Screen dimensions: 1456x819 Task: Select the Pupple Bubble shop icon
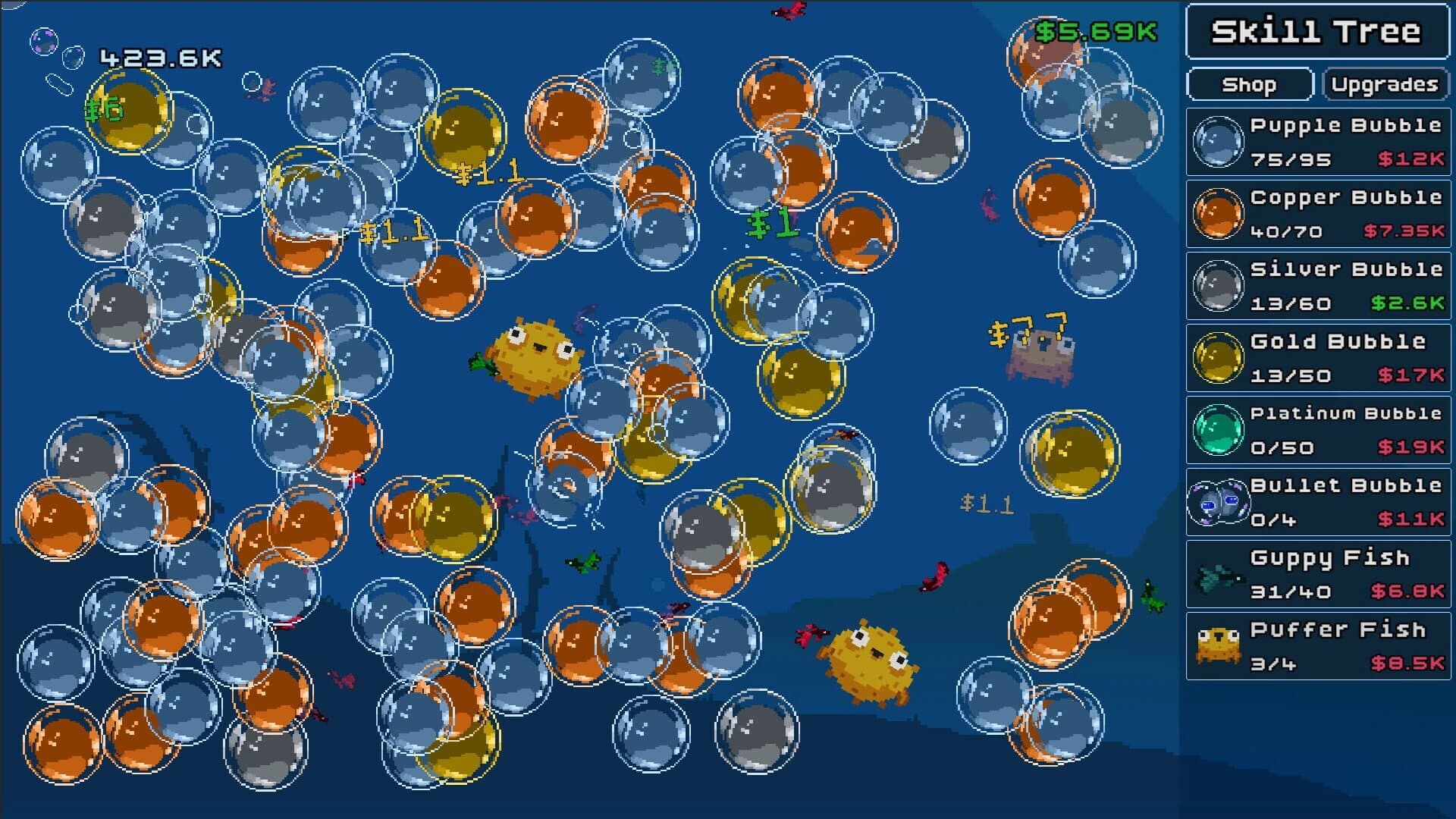(1219, 140)
